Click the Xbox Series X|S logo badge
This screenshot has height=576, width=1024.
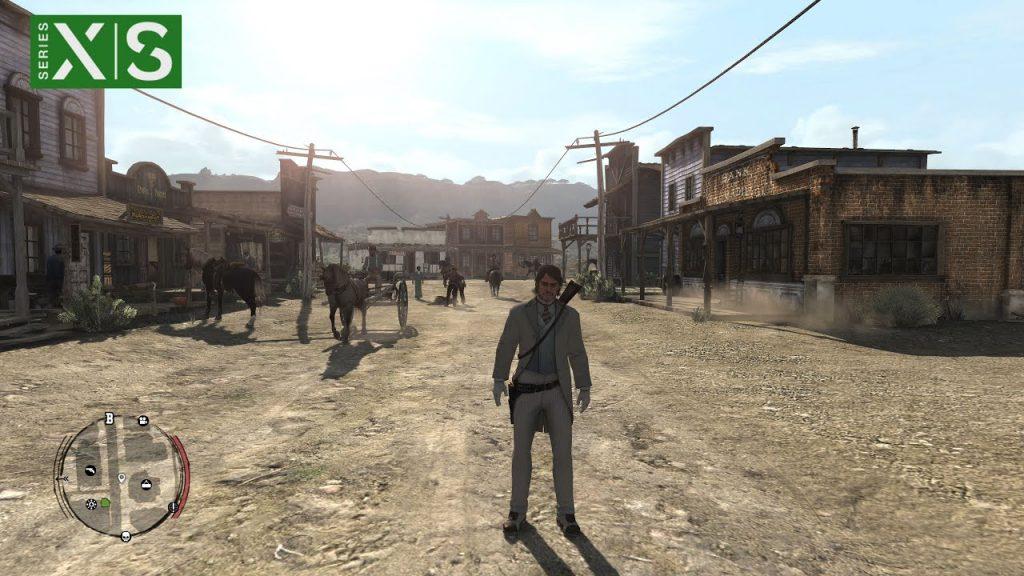(x=106, y=51)
